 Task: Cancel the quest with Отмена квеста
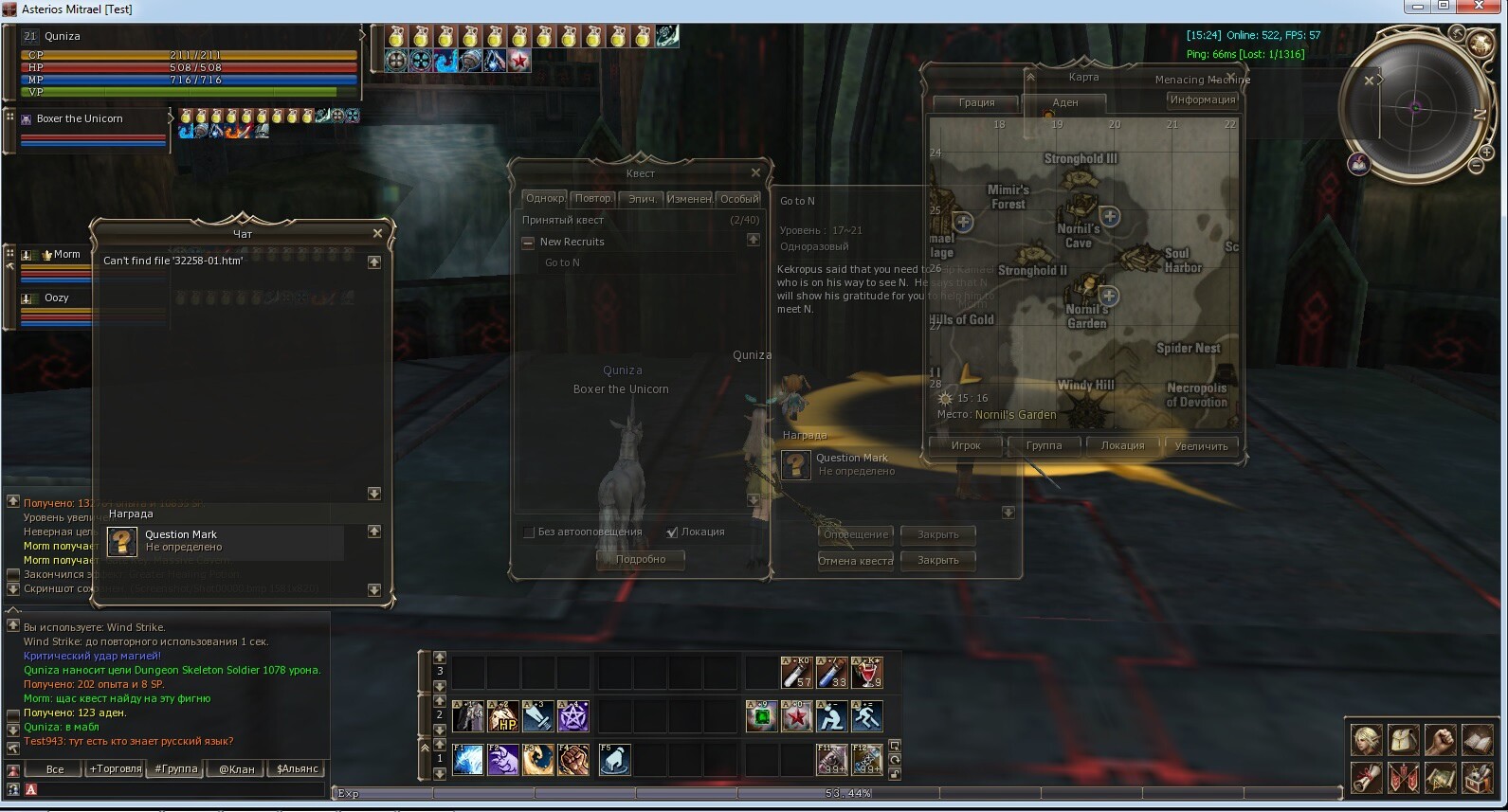[855, 560]
